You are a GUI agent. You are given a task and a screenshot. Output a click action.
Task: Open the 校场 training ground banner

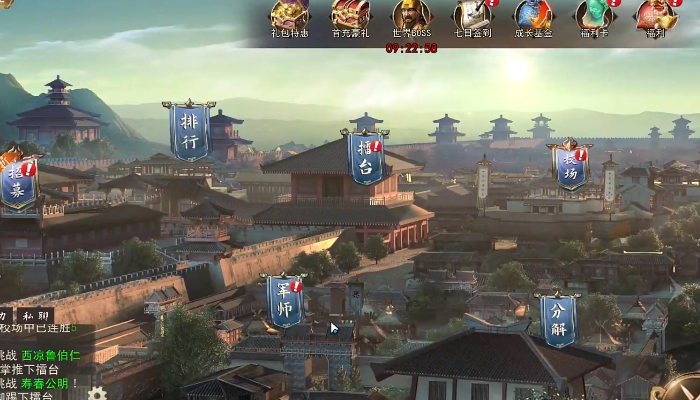point(569,167)
